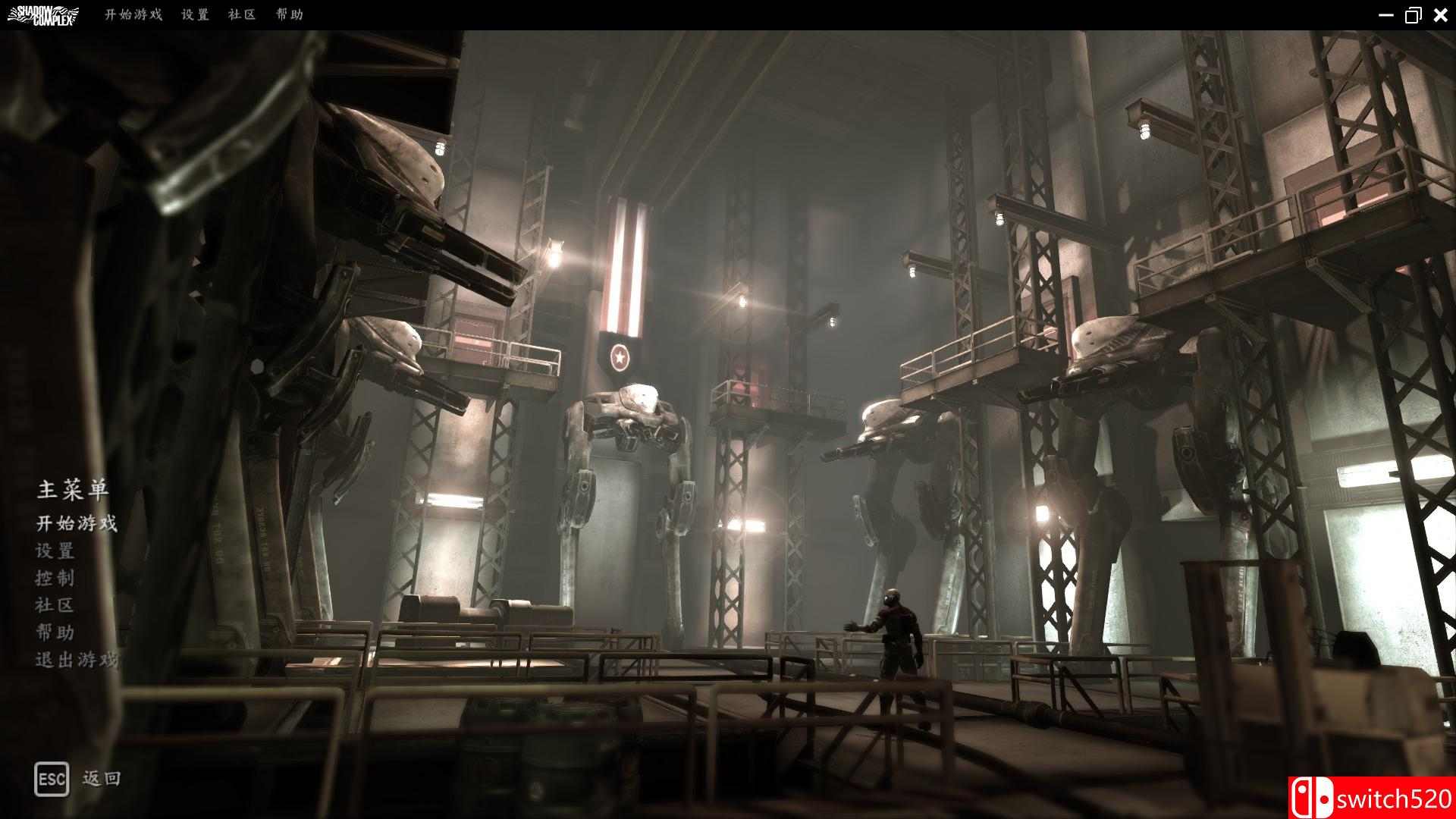1456x819 pixels.
Task: Minimize the game window
Action: click(1385, 15)
